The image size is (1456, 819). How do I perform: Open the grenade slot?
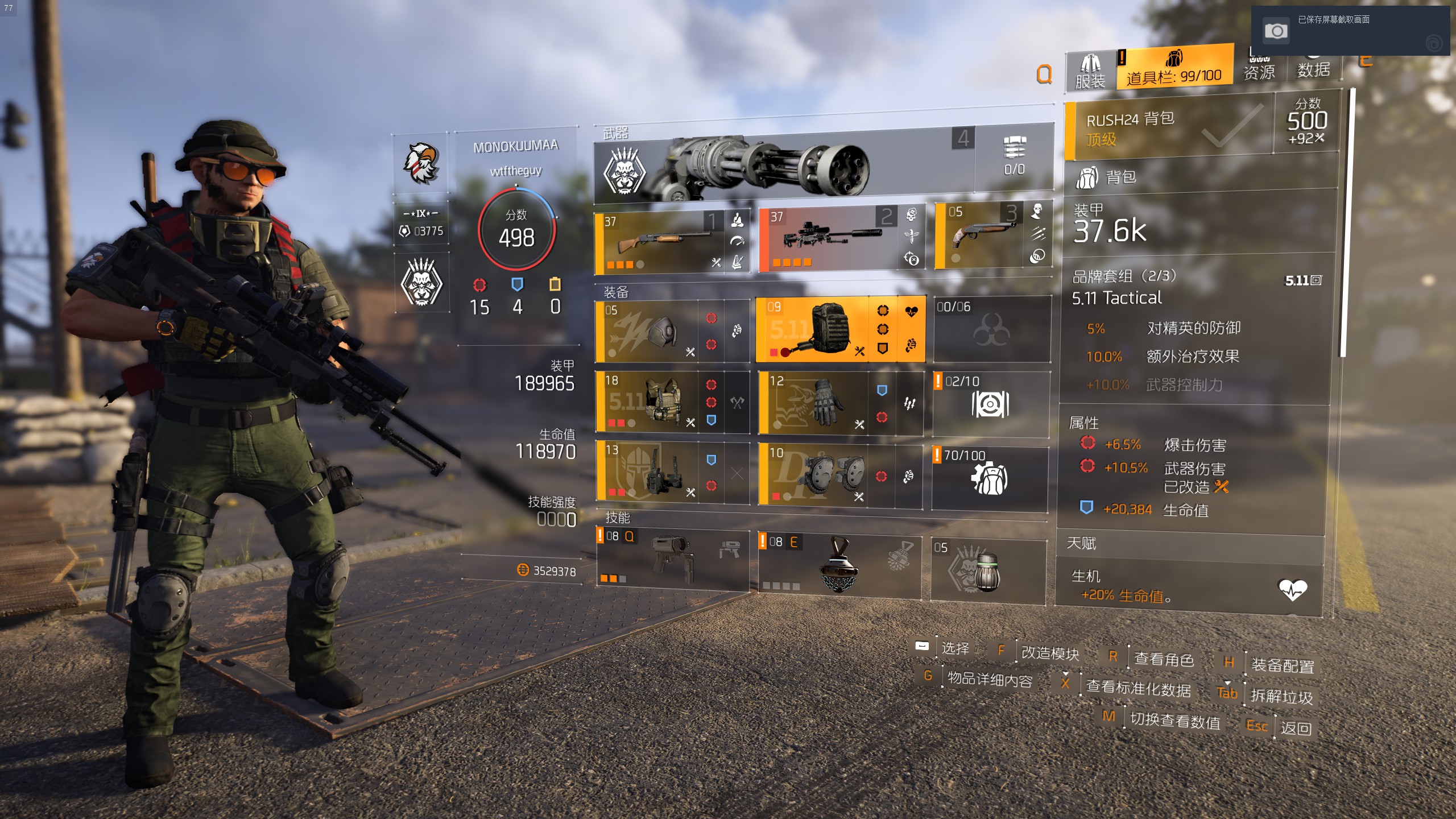click(x=987, y=569)
